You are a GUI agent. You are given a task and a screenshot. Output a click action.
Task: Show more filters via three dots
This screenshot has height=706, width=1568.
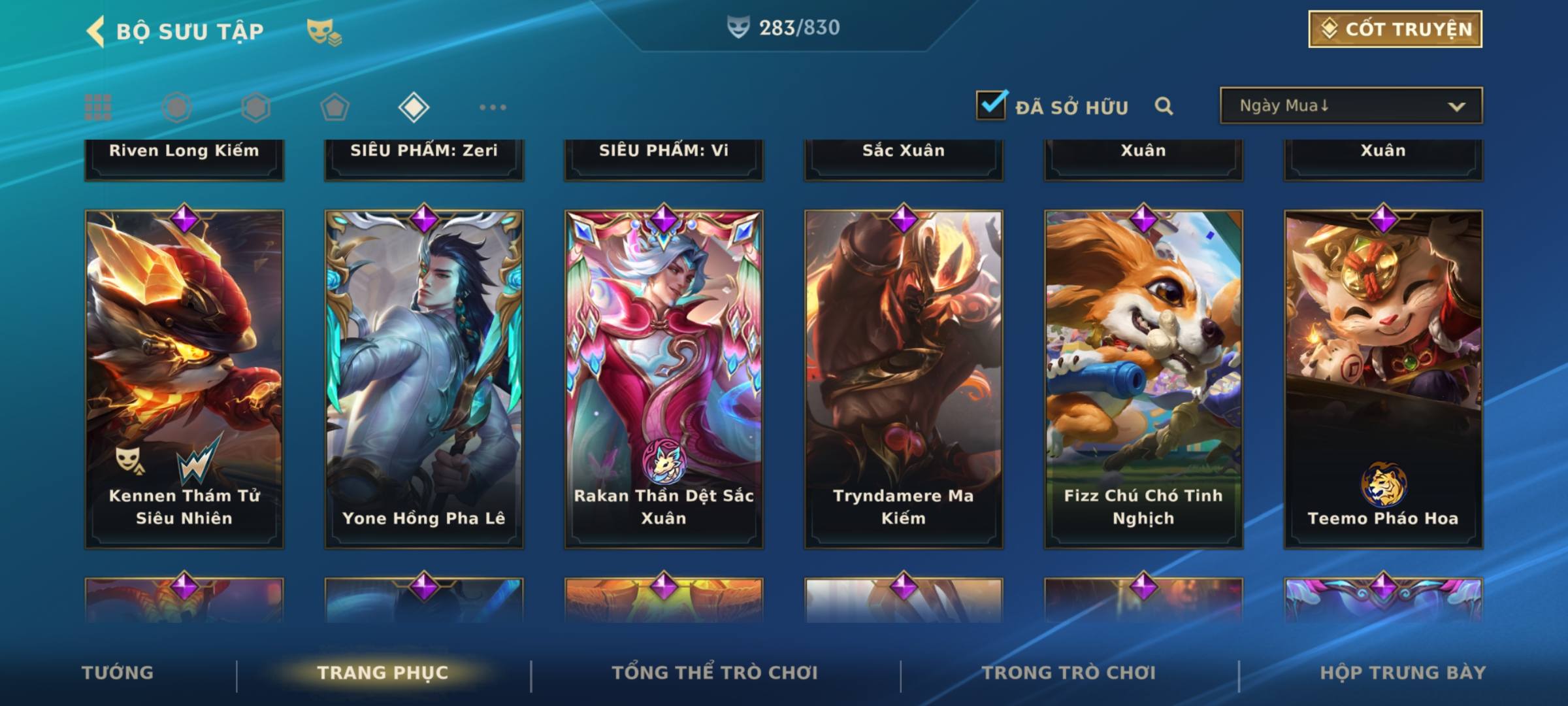pos(493,107)
